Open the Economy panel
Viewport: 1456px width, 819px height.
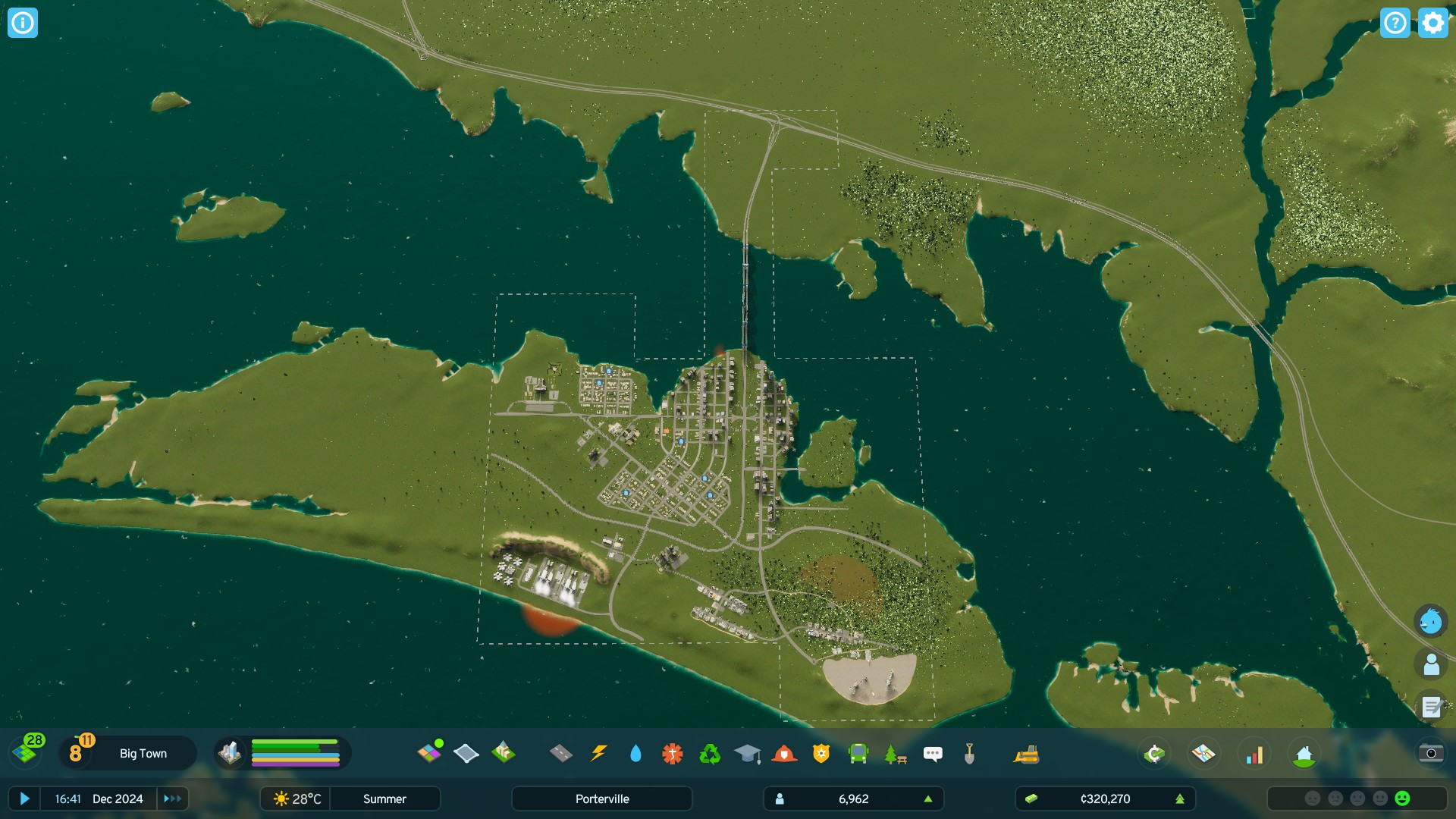[1154, 753]
